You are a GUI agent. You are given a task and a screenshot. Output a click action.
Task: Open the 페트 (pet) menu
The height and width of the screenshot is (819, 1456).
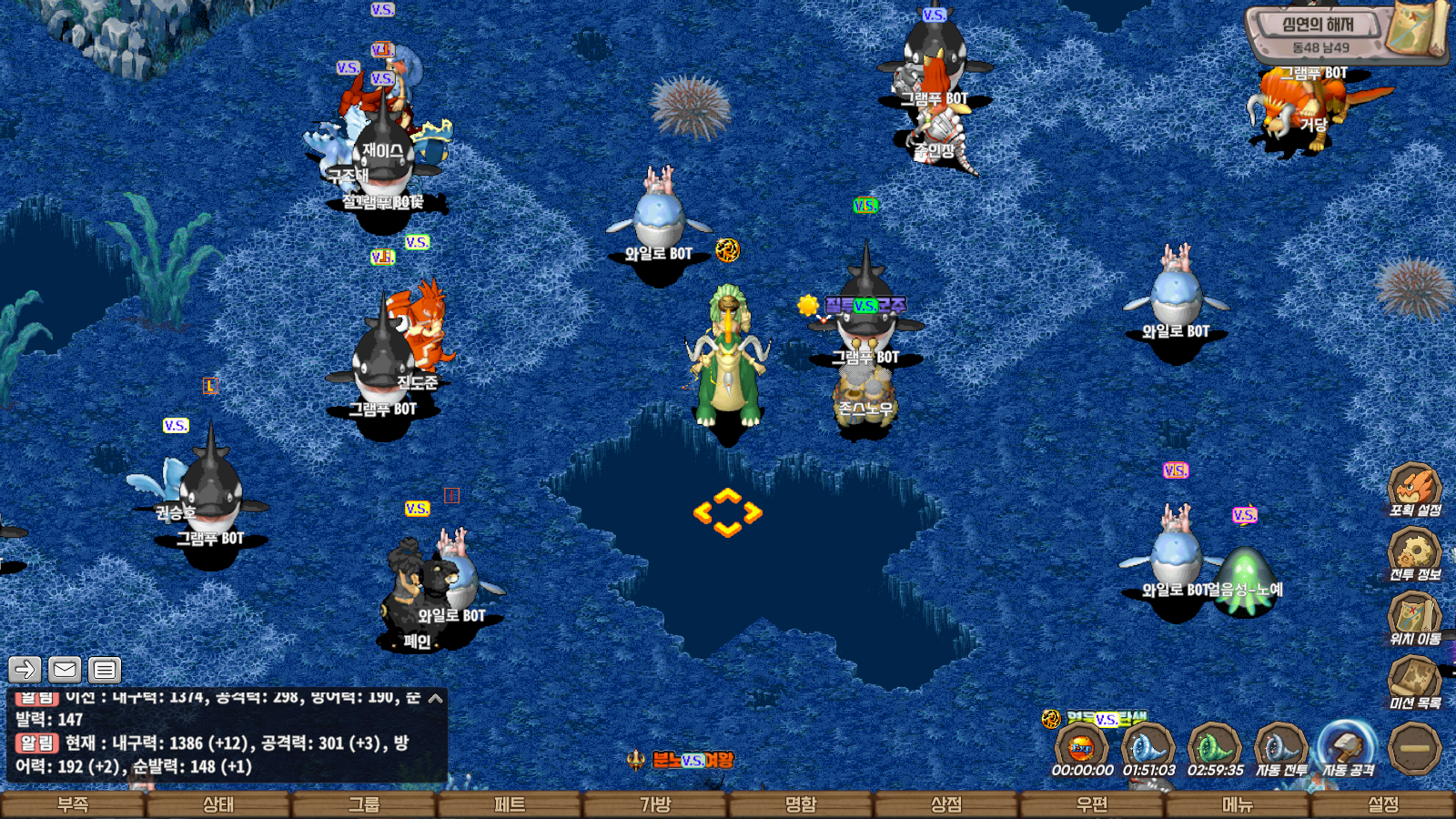510,804
